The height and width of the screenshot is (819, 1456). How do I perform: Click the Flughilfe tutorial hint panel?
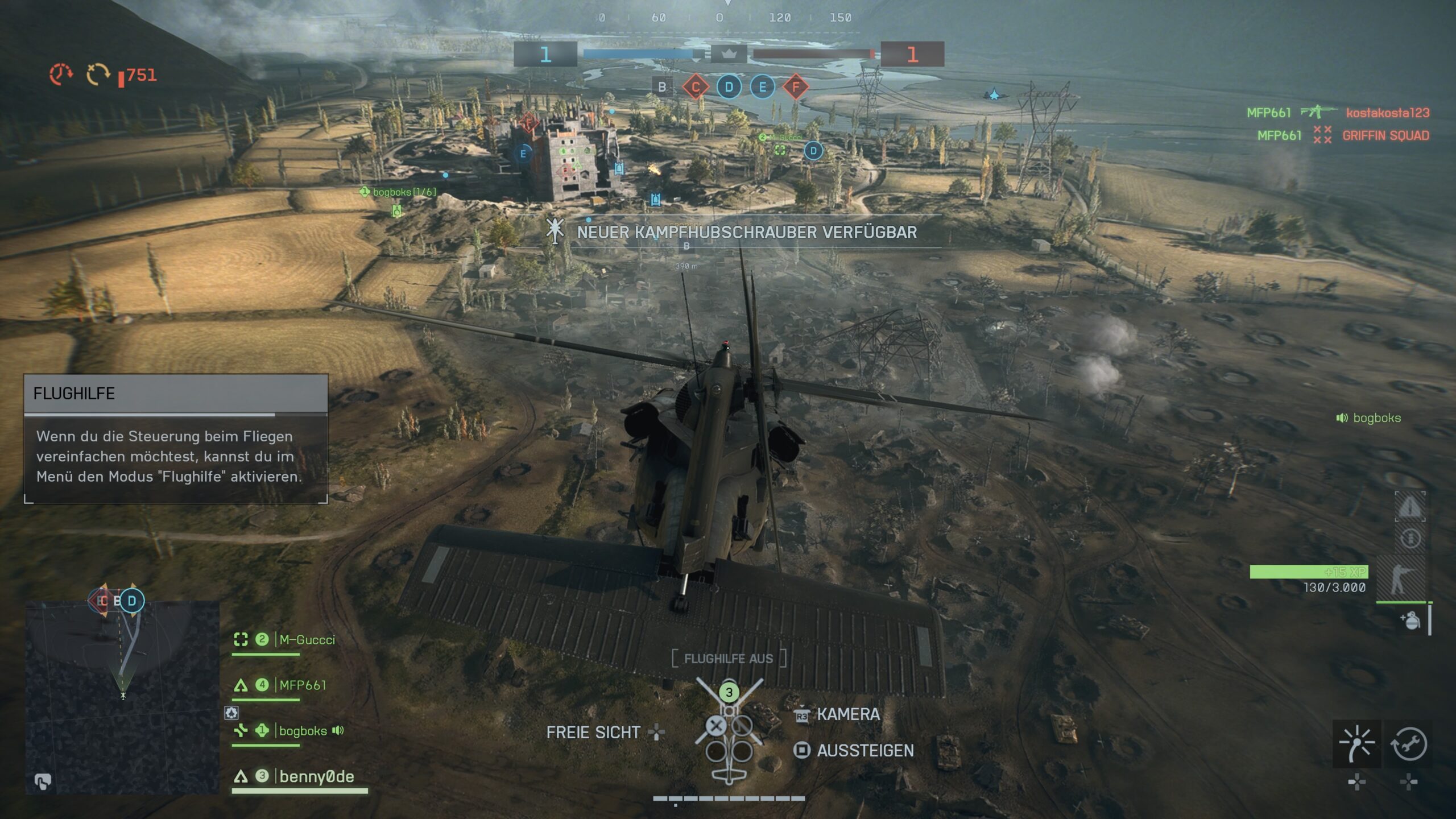coord(176,439)
